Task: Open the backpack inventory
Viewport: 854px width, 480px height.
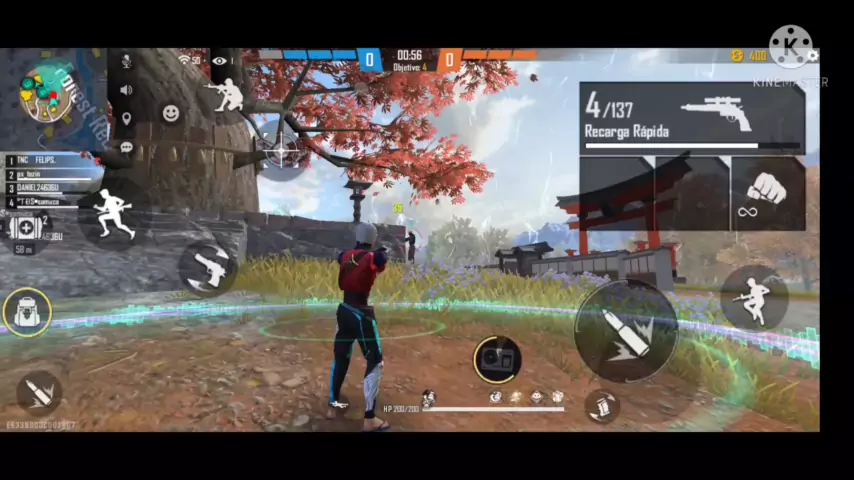Action: coord(27,312)
